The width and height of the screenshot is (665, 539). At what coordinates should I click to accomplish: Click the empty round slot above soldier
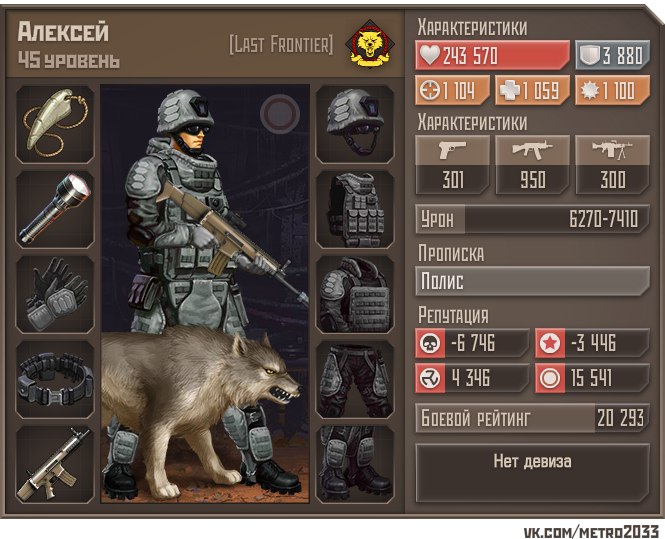pos(276,111)
